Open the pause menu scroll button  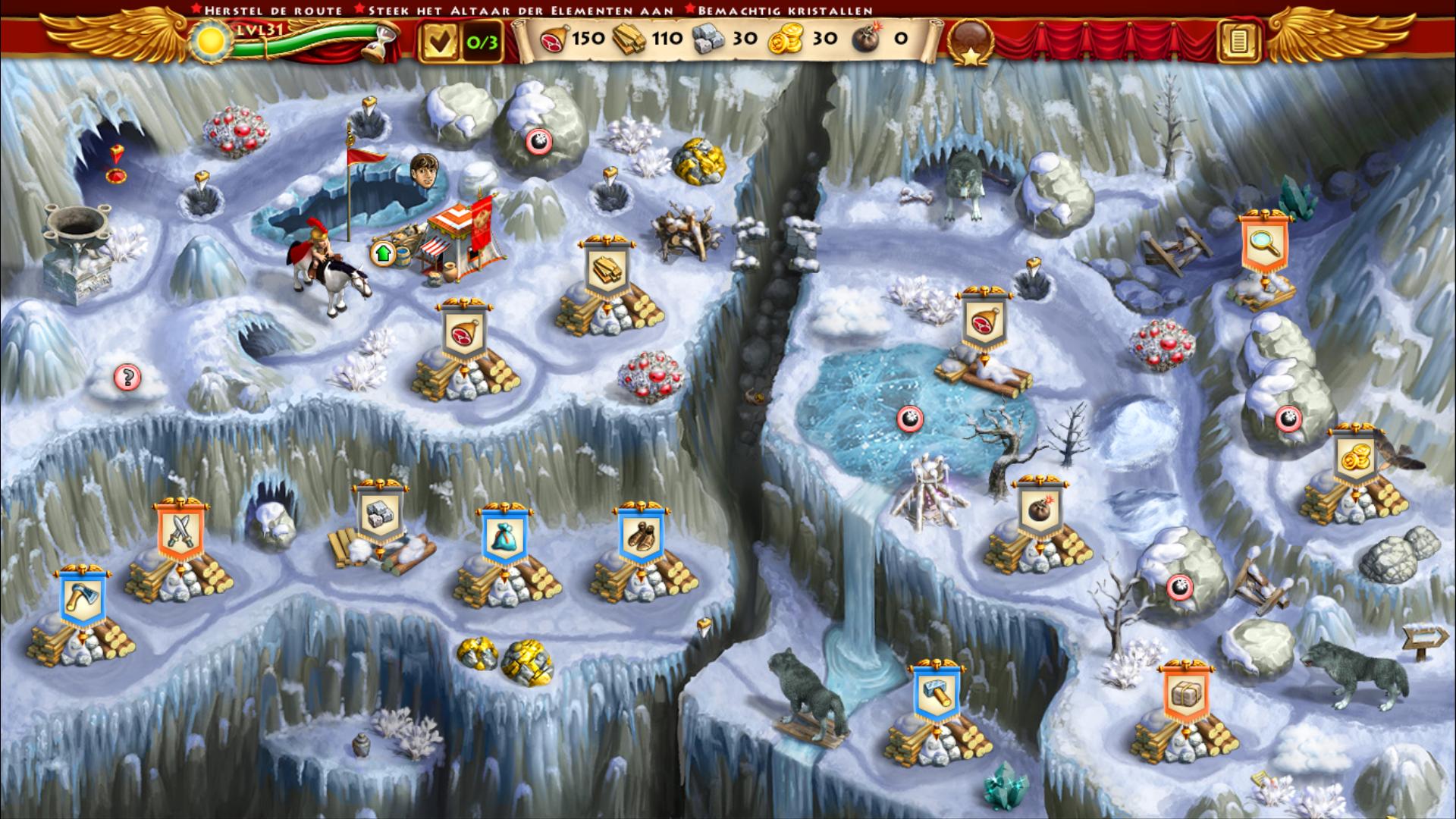pyautogui.click(x=1238, y=41)
